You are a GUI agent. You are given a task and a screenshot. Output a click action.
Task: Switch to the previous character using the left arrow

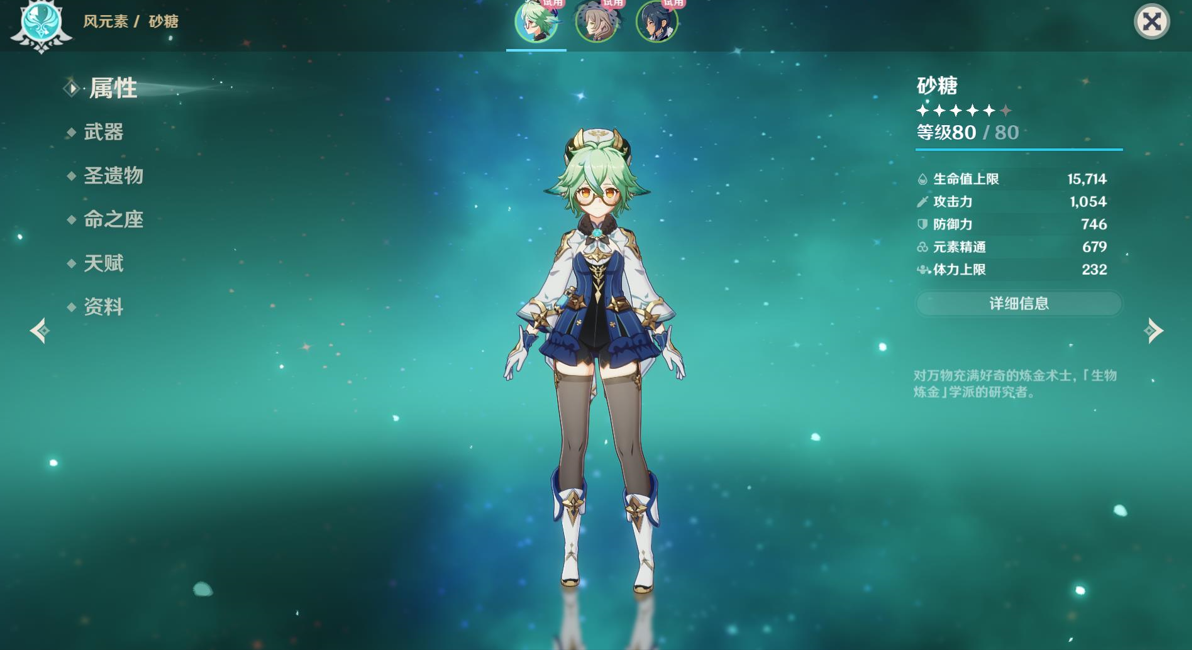tap(39, 330)
